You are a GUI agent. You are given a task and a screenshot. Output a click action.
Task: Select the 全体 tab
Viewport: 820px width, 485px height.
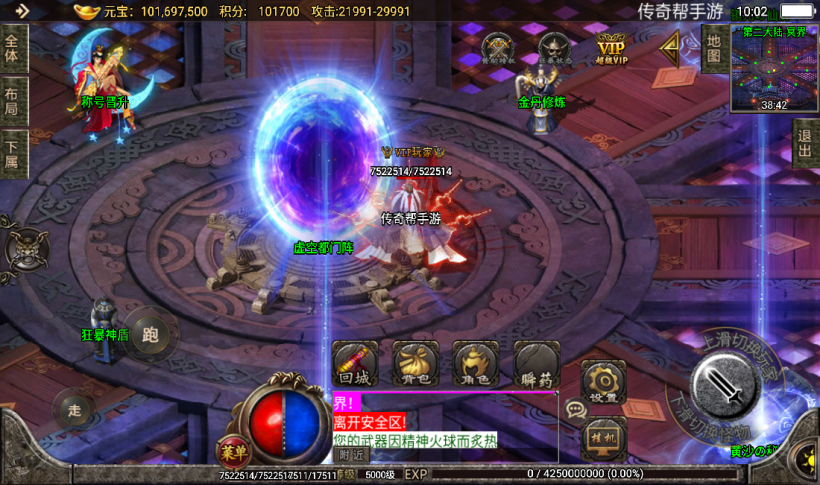(12, 49)
